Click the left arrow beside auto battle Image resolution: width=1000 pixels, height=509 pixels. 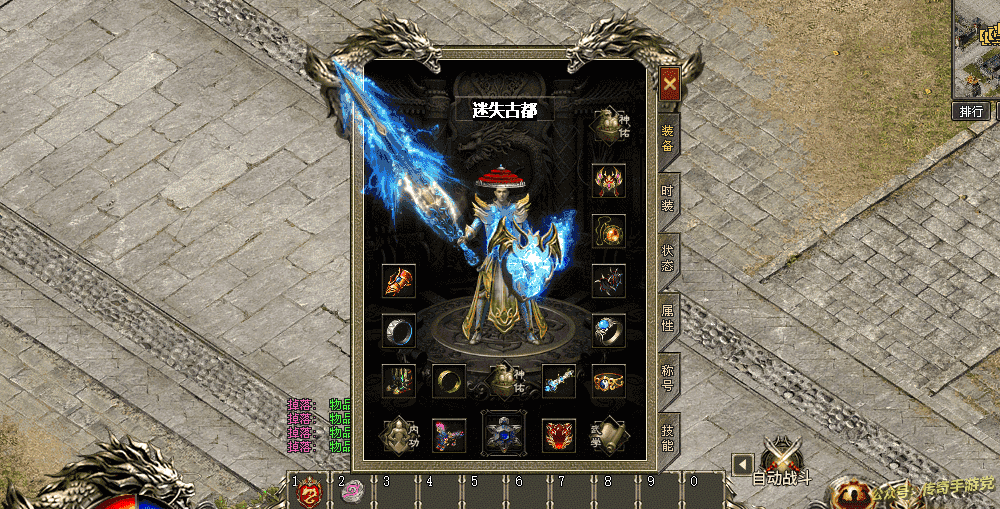click(x=740, y=464)
